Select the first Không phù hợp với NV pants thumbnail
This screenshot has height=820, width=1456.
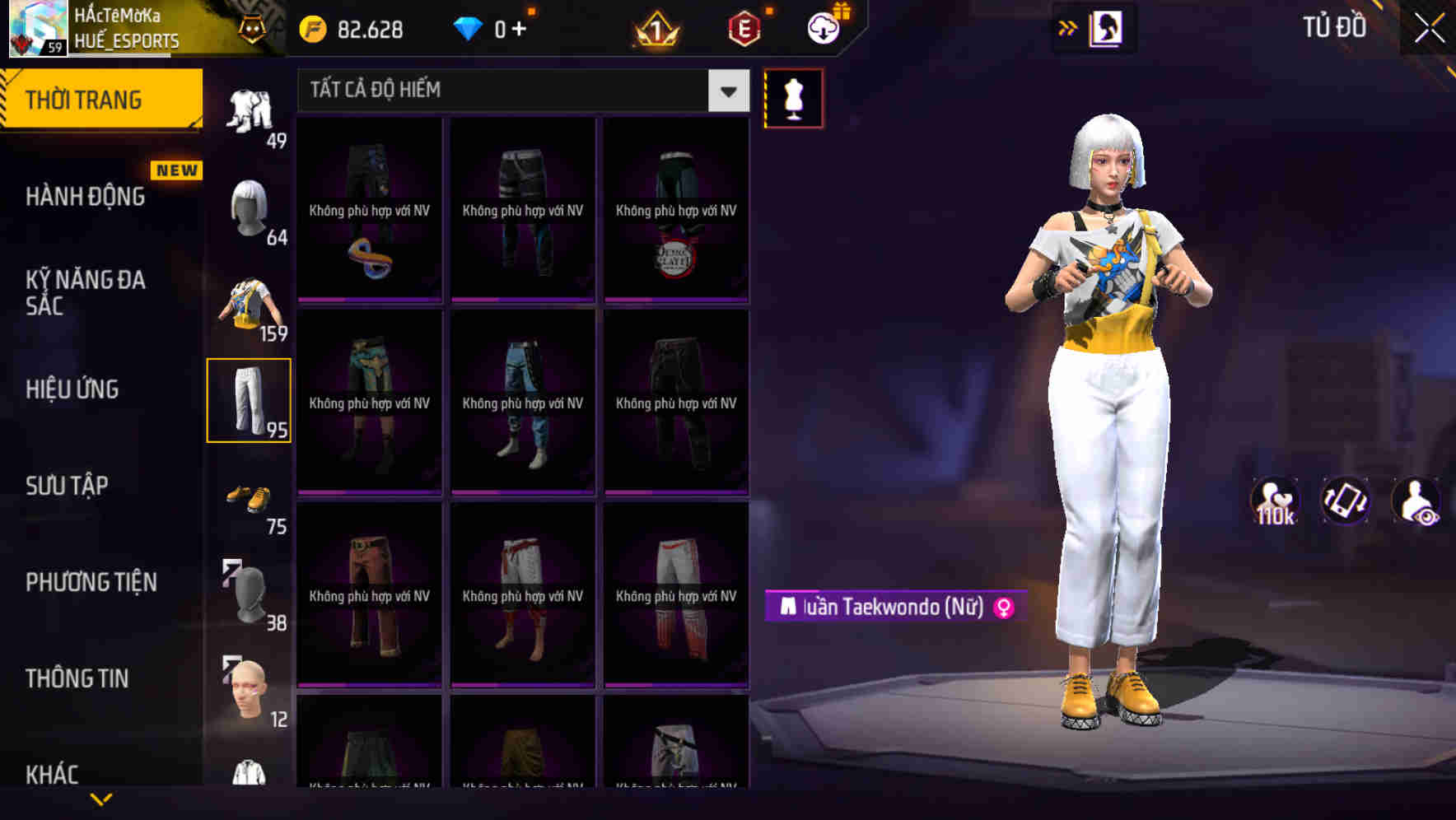[369, 209]
